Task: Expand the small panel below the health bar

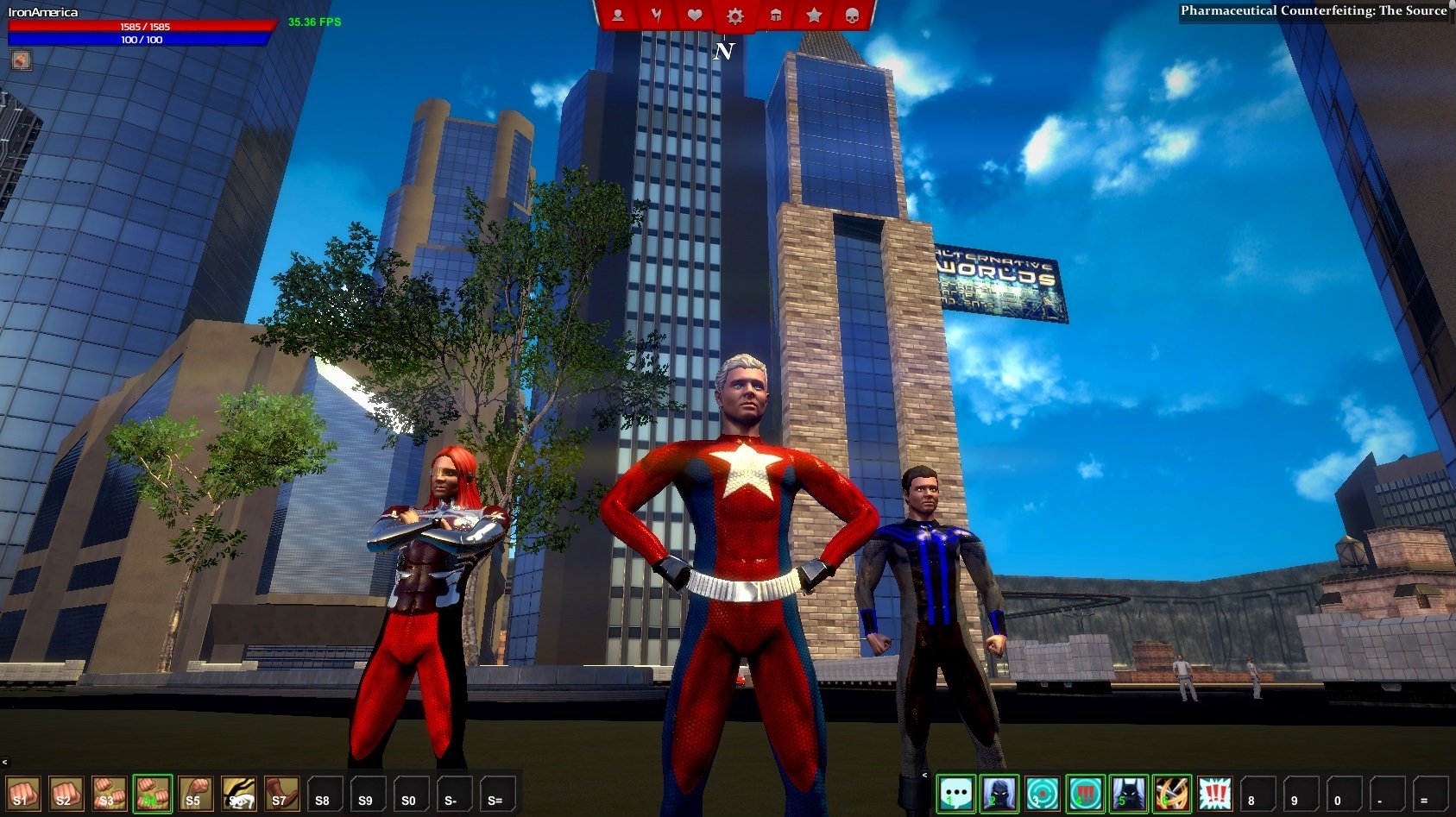Action: 20,62
